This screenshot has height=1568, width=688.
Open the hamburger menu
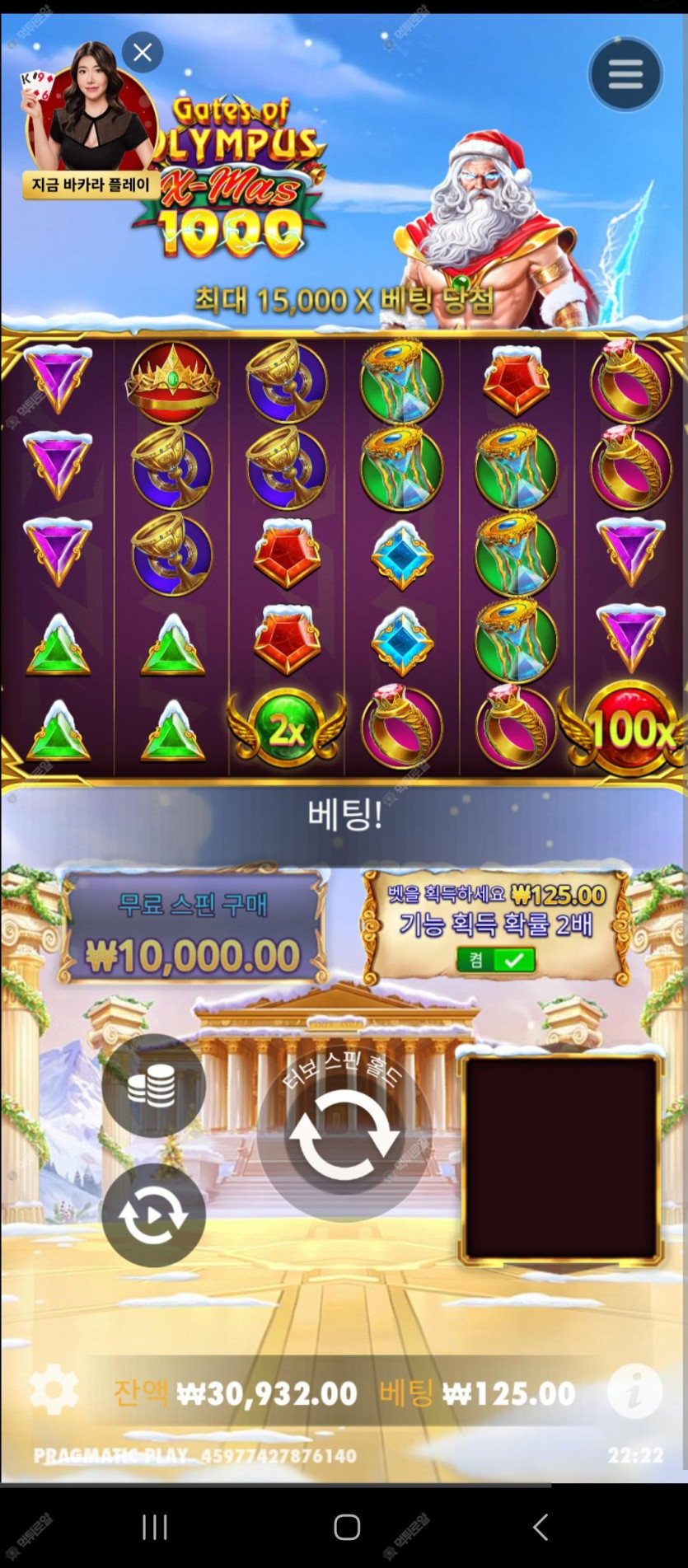625,74
